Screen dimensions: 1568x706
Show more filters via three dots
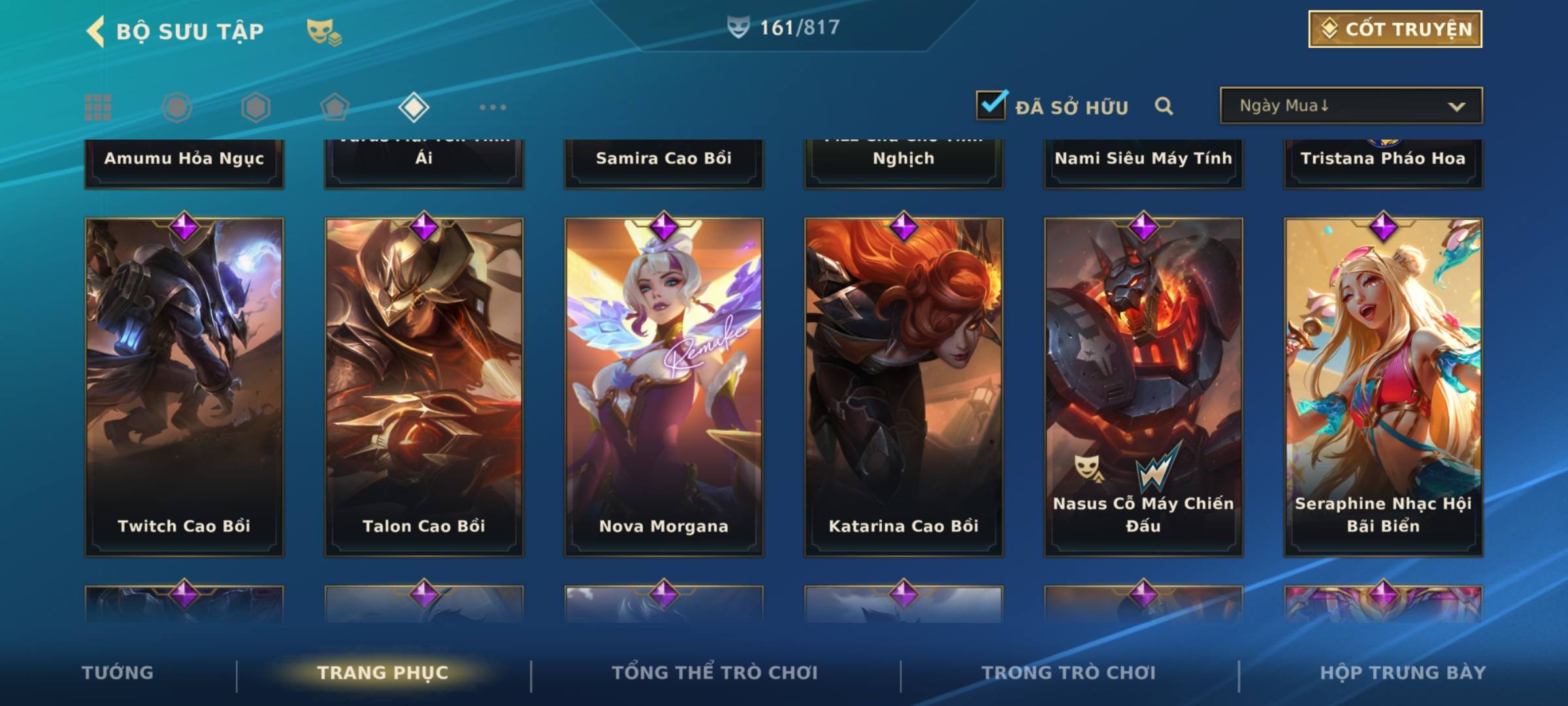[493, 107]
